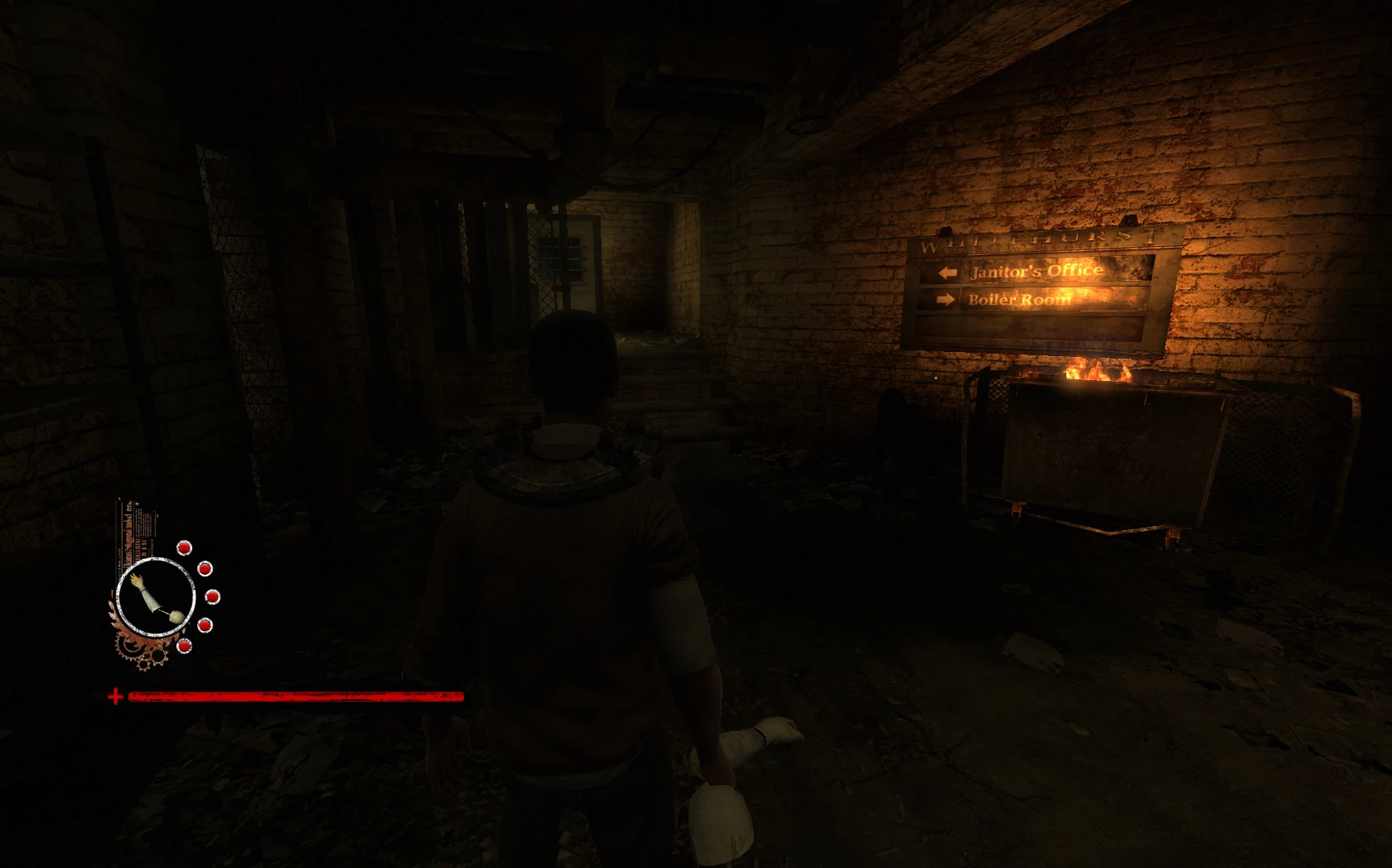Click the topmost red ammo dot
This screenshot has height=868, width=1392.
pos(184,547)
